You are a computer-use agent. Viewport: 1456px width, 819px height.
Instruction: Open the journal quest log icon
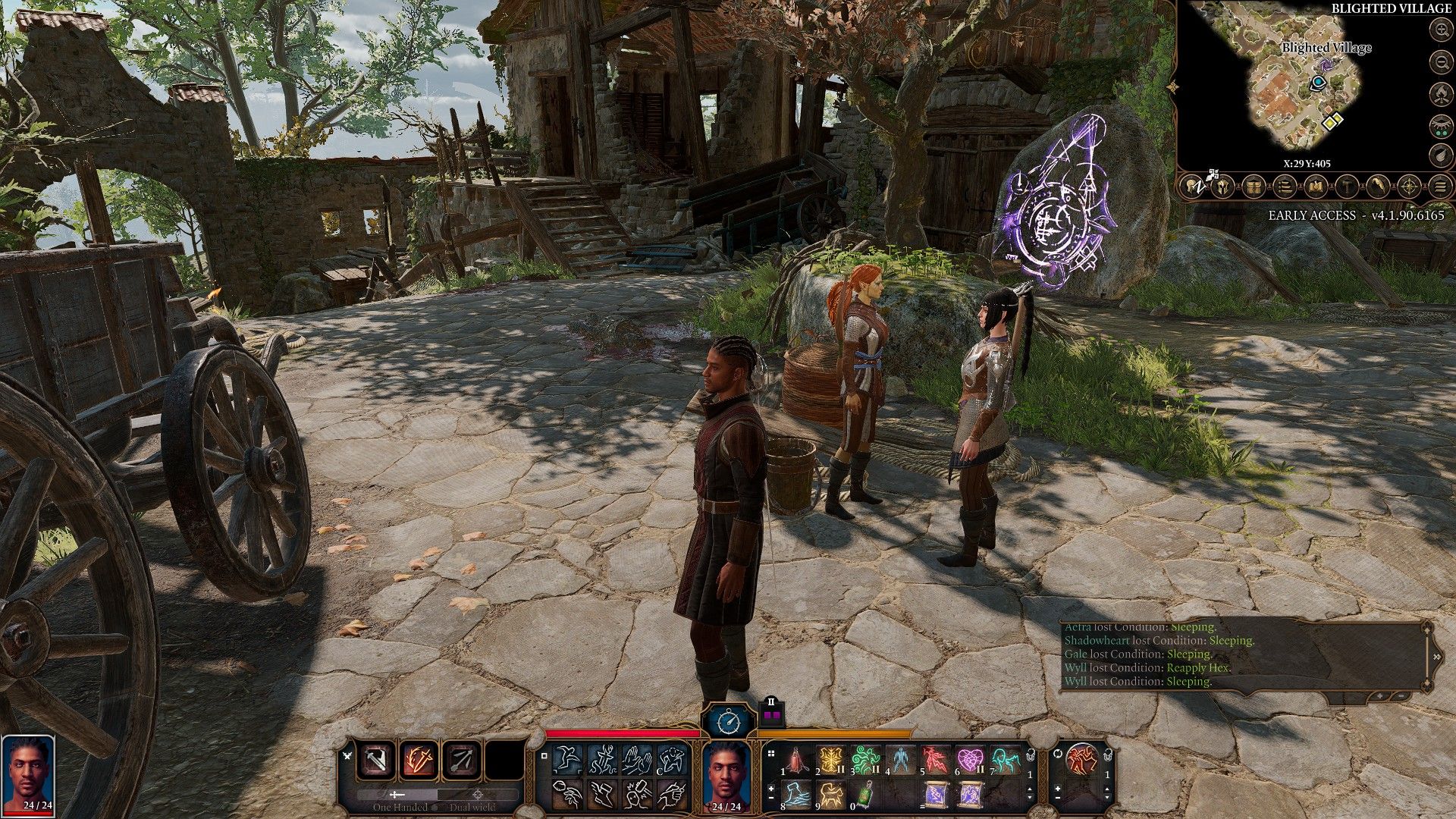coord(1285,187)
